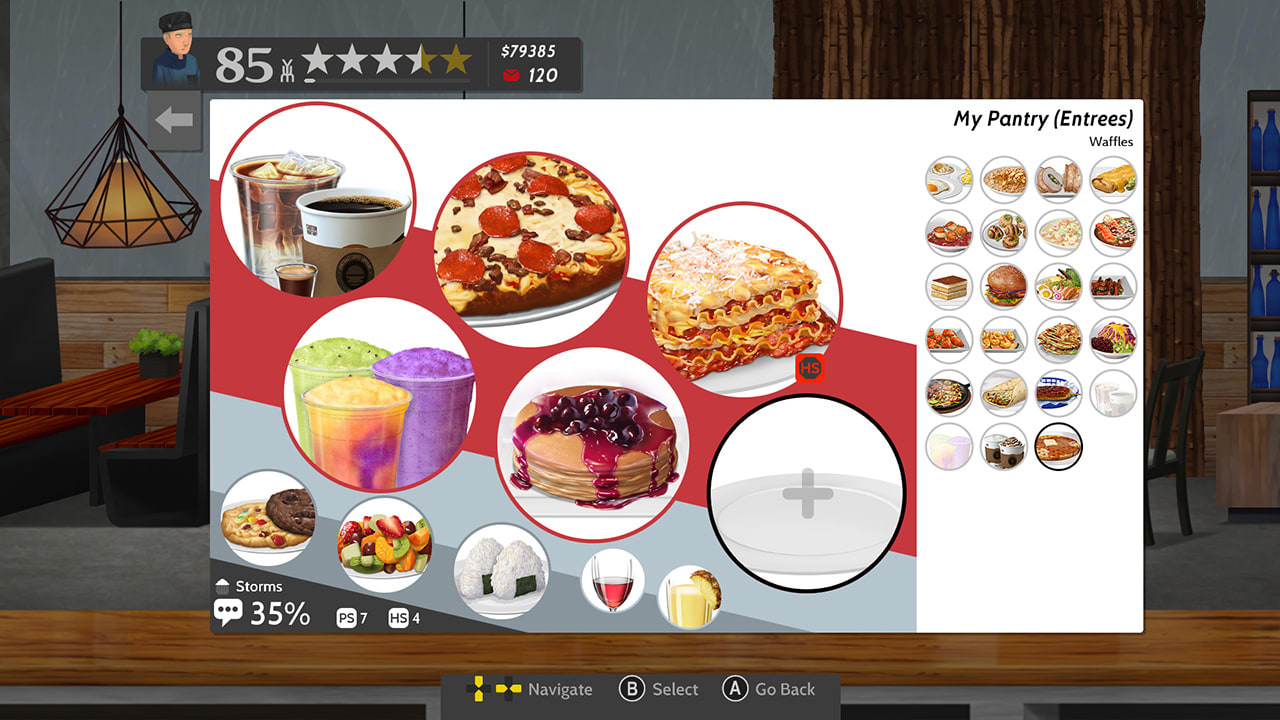Image resolution: width=1280 pixels, height=720 pixels.
Task: Open the empty plus slot to add an entree
Action: click(x=810, y=492)
